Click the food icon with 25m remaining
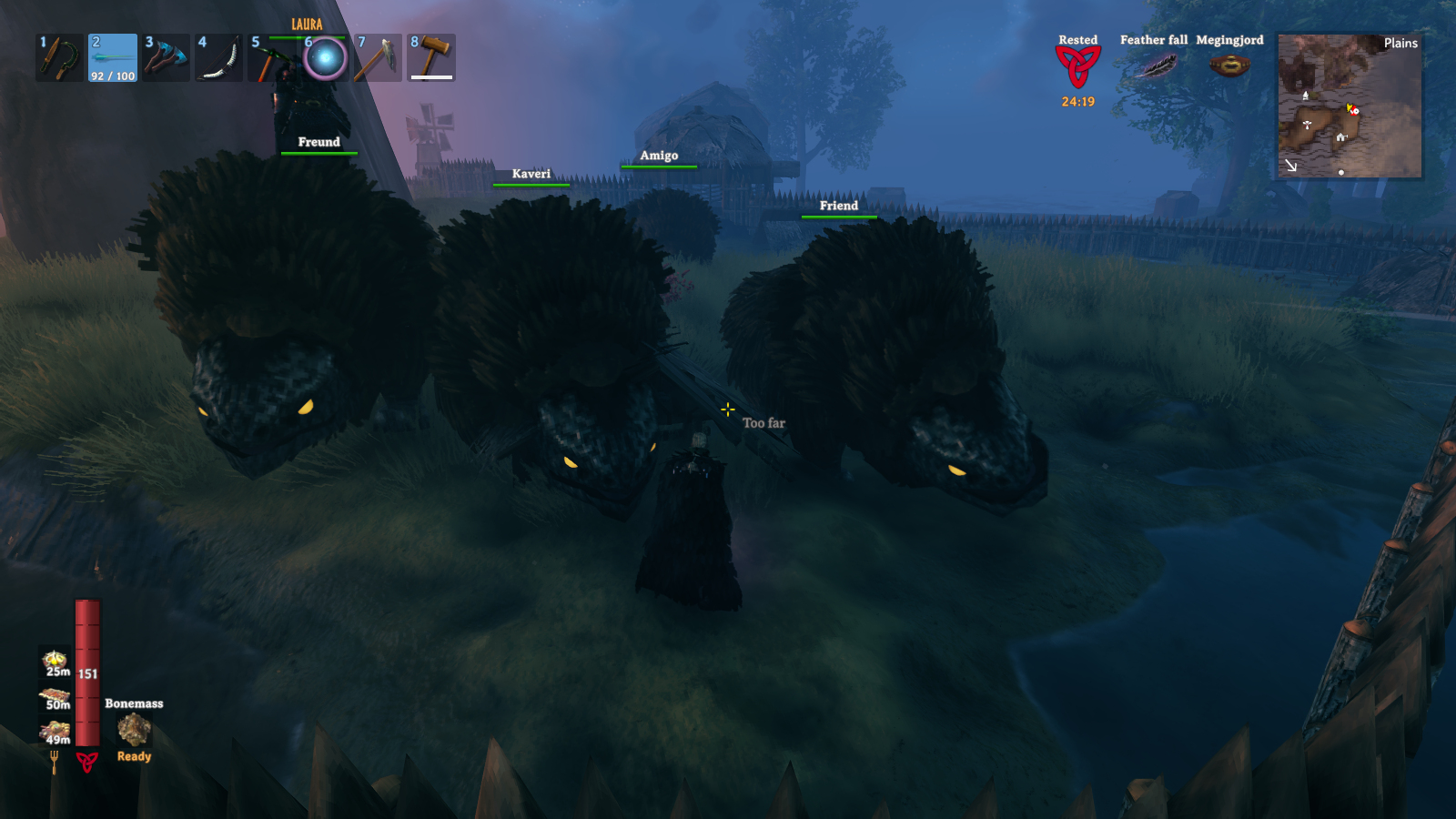This screenshot has width=1456, height=819. click(56, 662)
